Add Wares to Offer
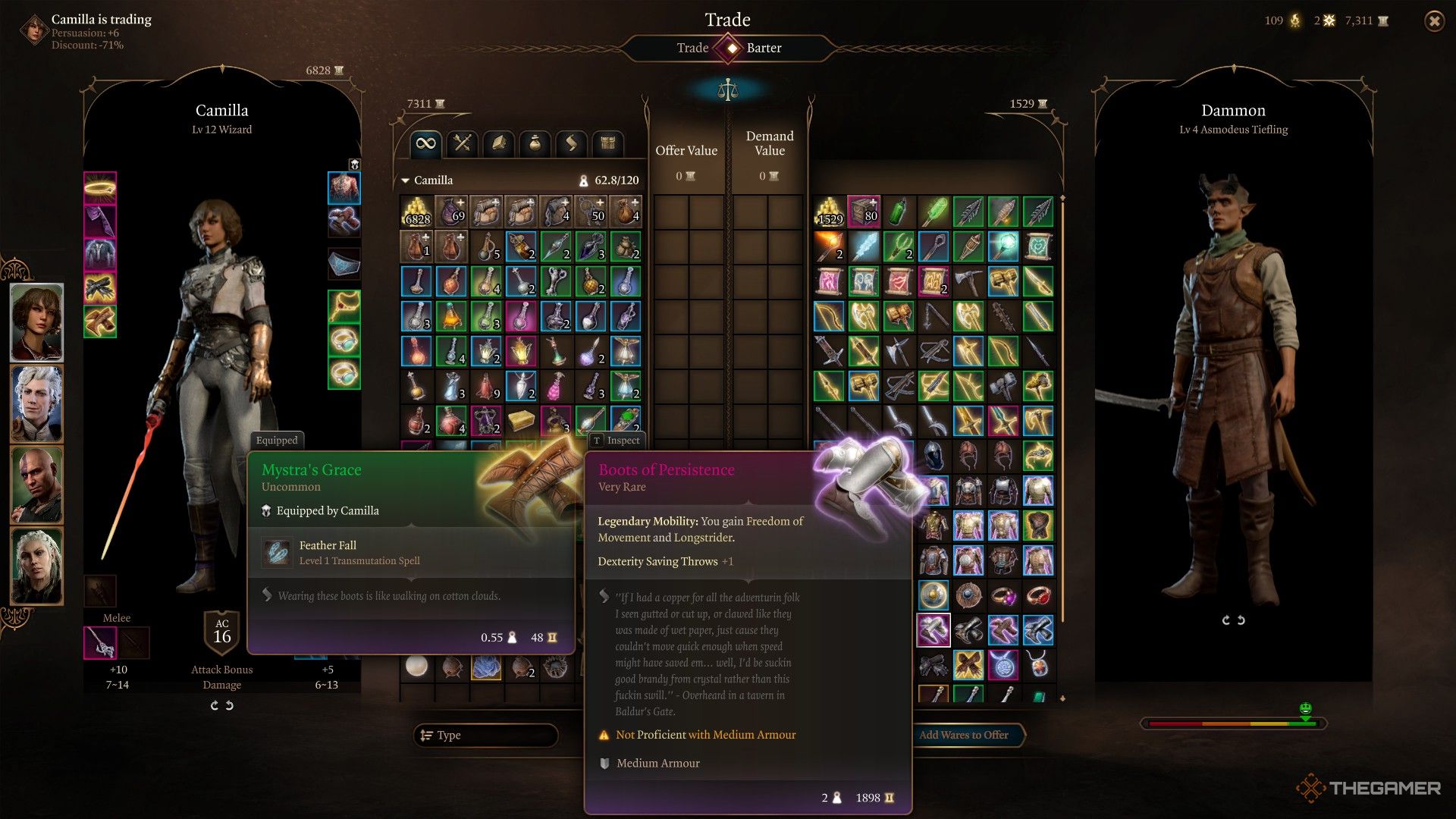The width and height of the screenshot is (1456, 819). pyautogui.click(x=963, y=735)
